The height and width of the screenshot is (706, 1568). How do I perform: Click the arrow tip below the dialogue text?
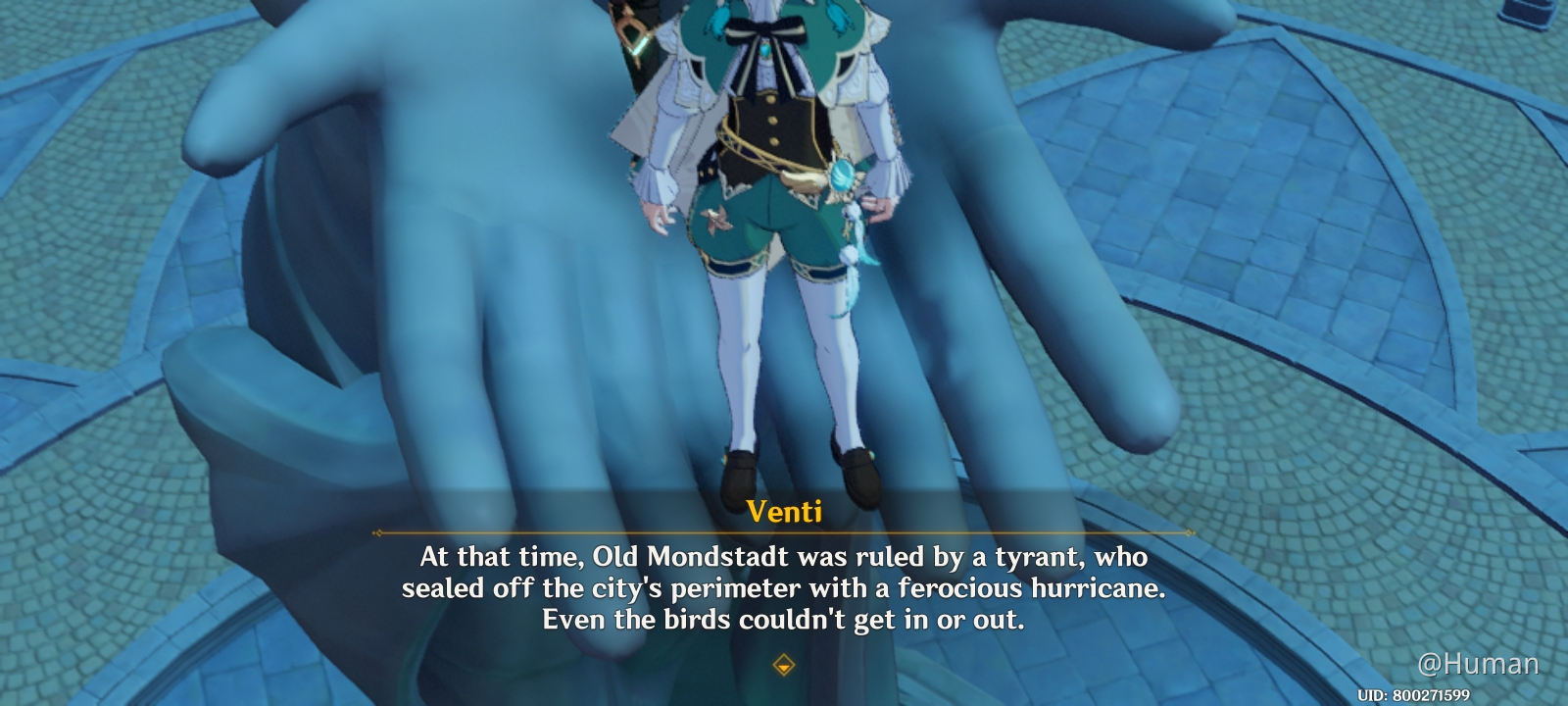(x=784, y=667)
